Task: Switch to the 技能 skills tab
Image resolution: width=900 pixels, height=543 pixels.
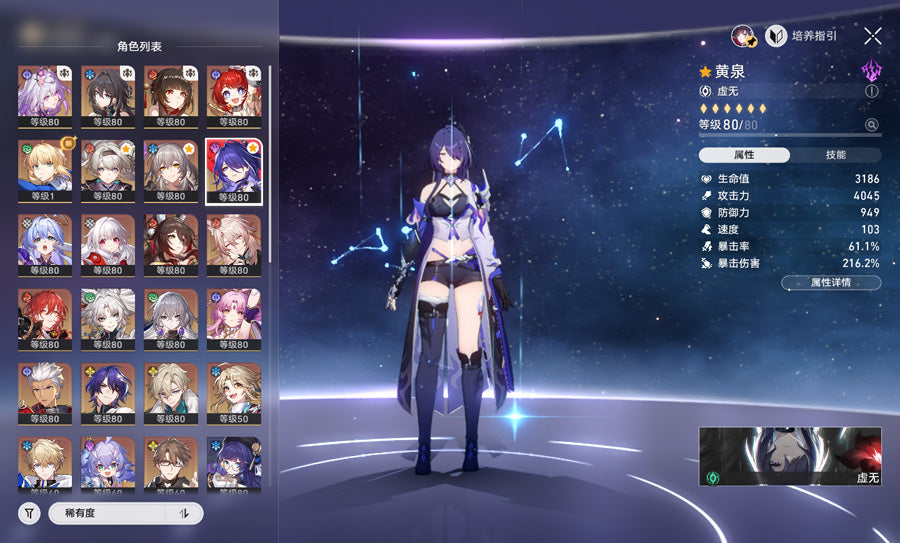Action: (835, 155)
